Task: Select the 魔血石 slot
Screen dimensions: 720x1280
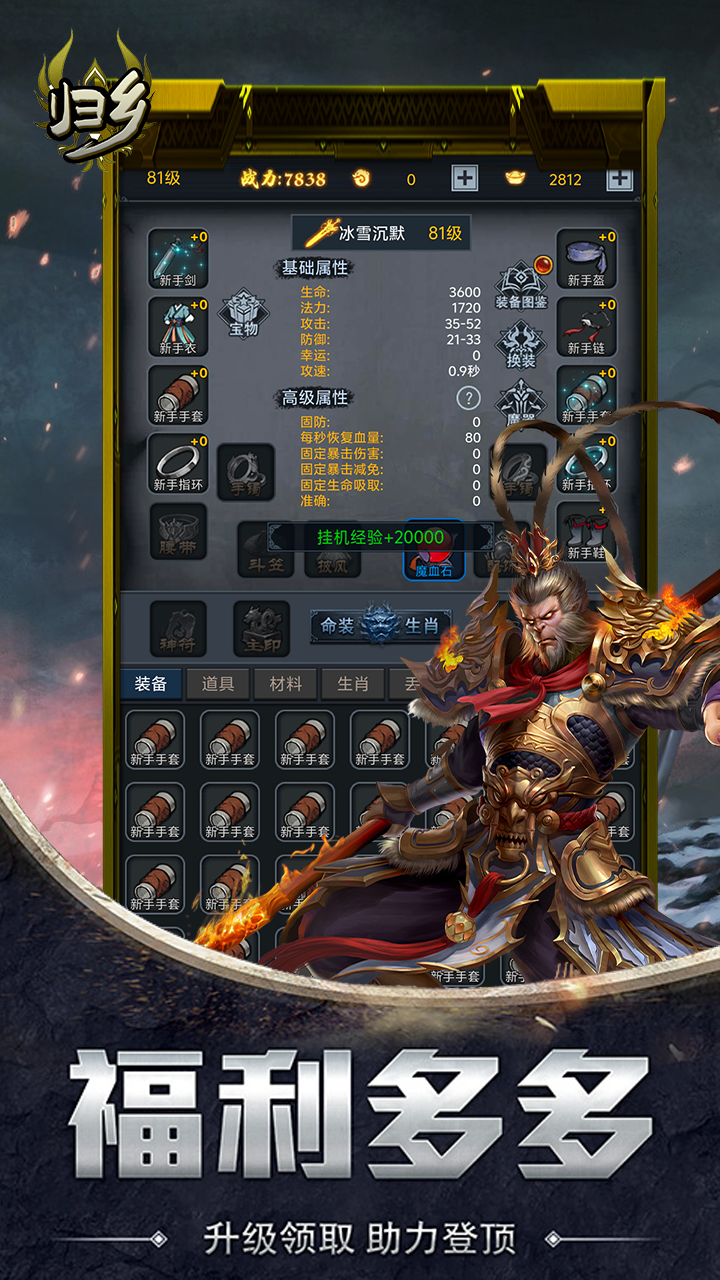Action: coord(433,552)
